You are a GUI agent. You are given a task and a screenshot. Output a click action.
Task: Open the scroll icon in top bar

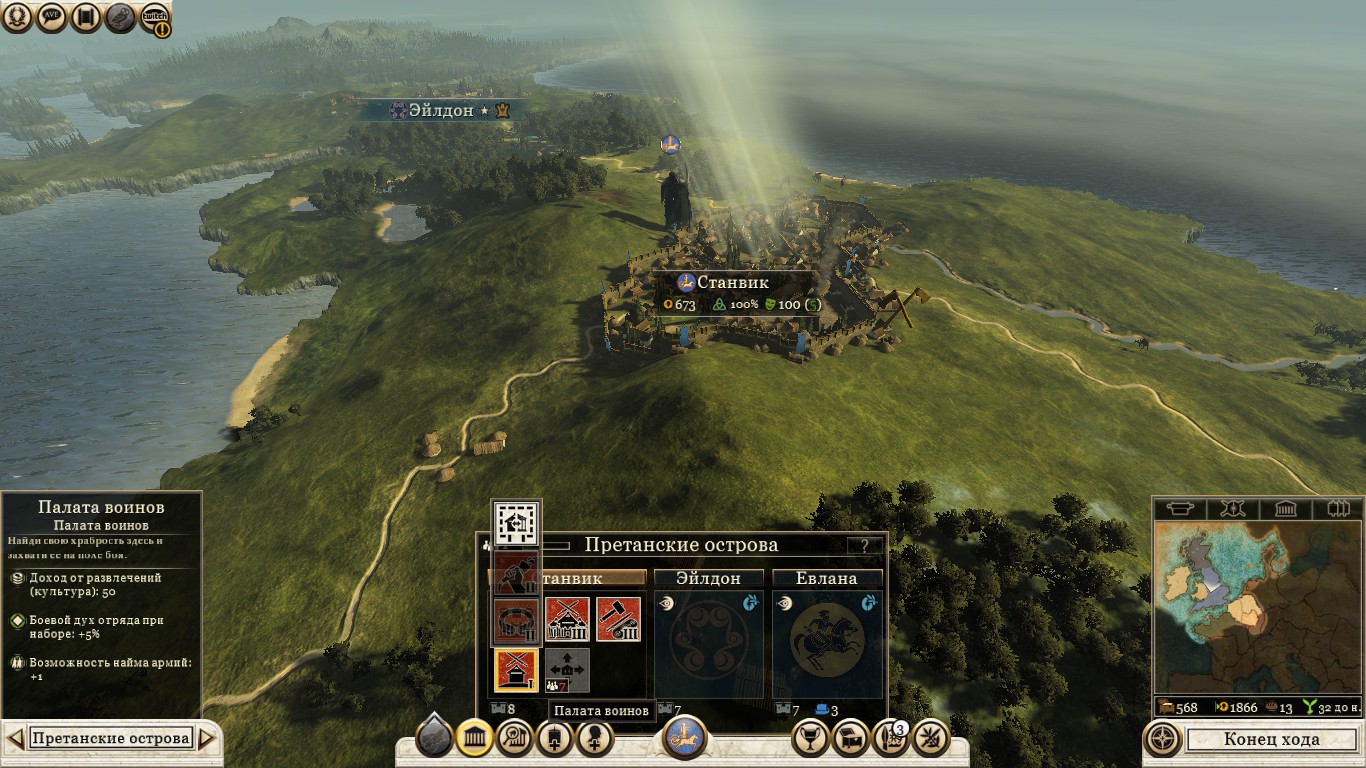click(85, 17)
